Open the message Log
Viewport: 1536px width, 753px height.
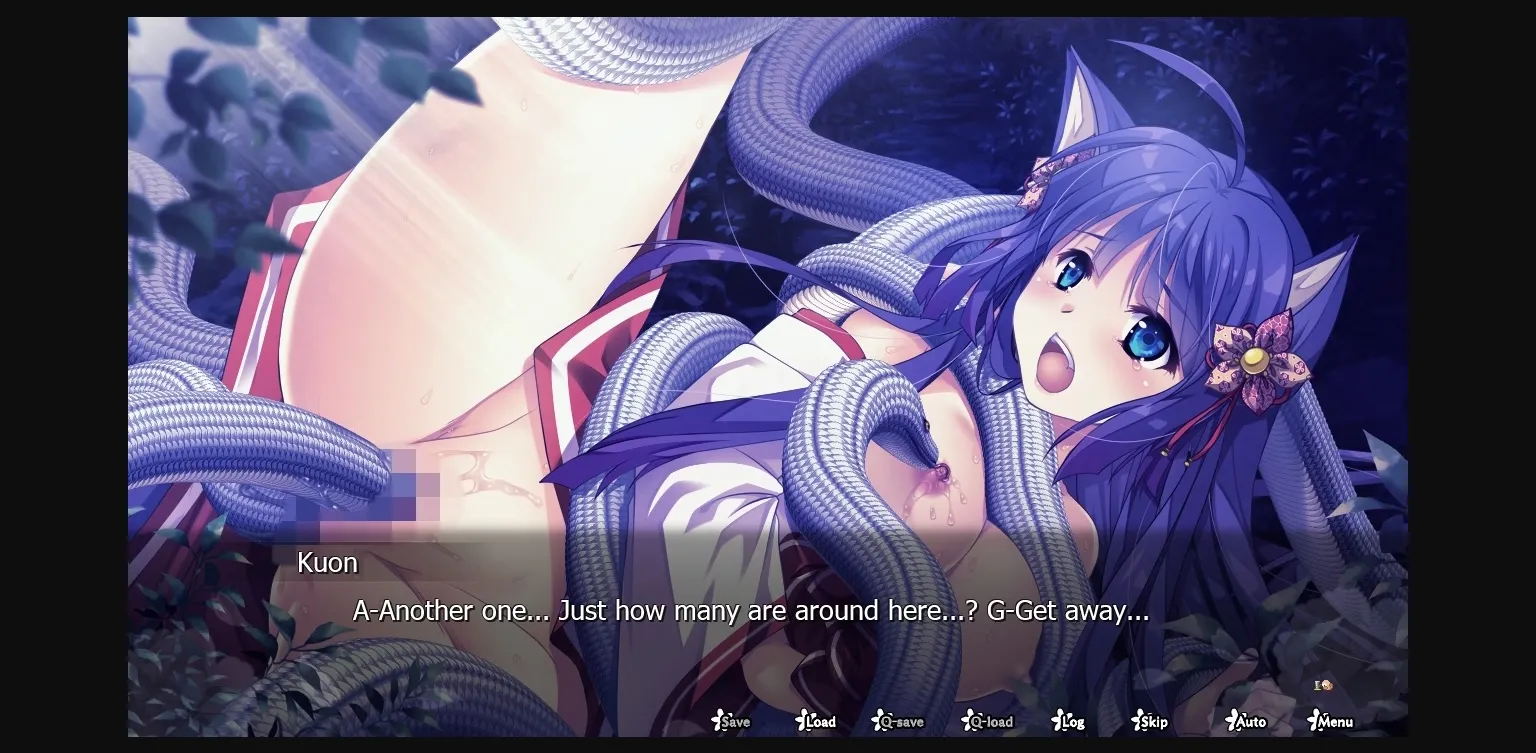click(1071, 721)
